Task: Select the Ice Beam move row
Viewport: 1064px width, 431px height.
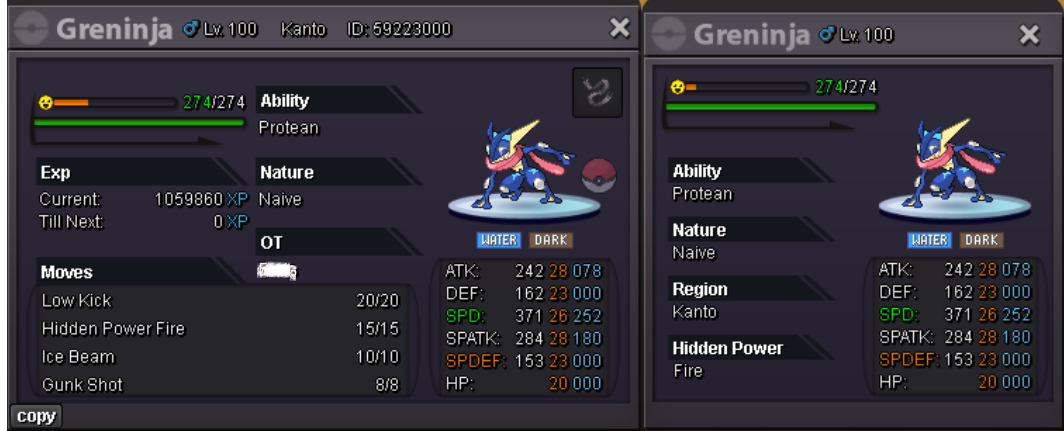Action: [x=220, y=357]
